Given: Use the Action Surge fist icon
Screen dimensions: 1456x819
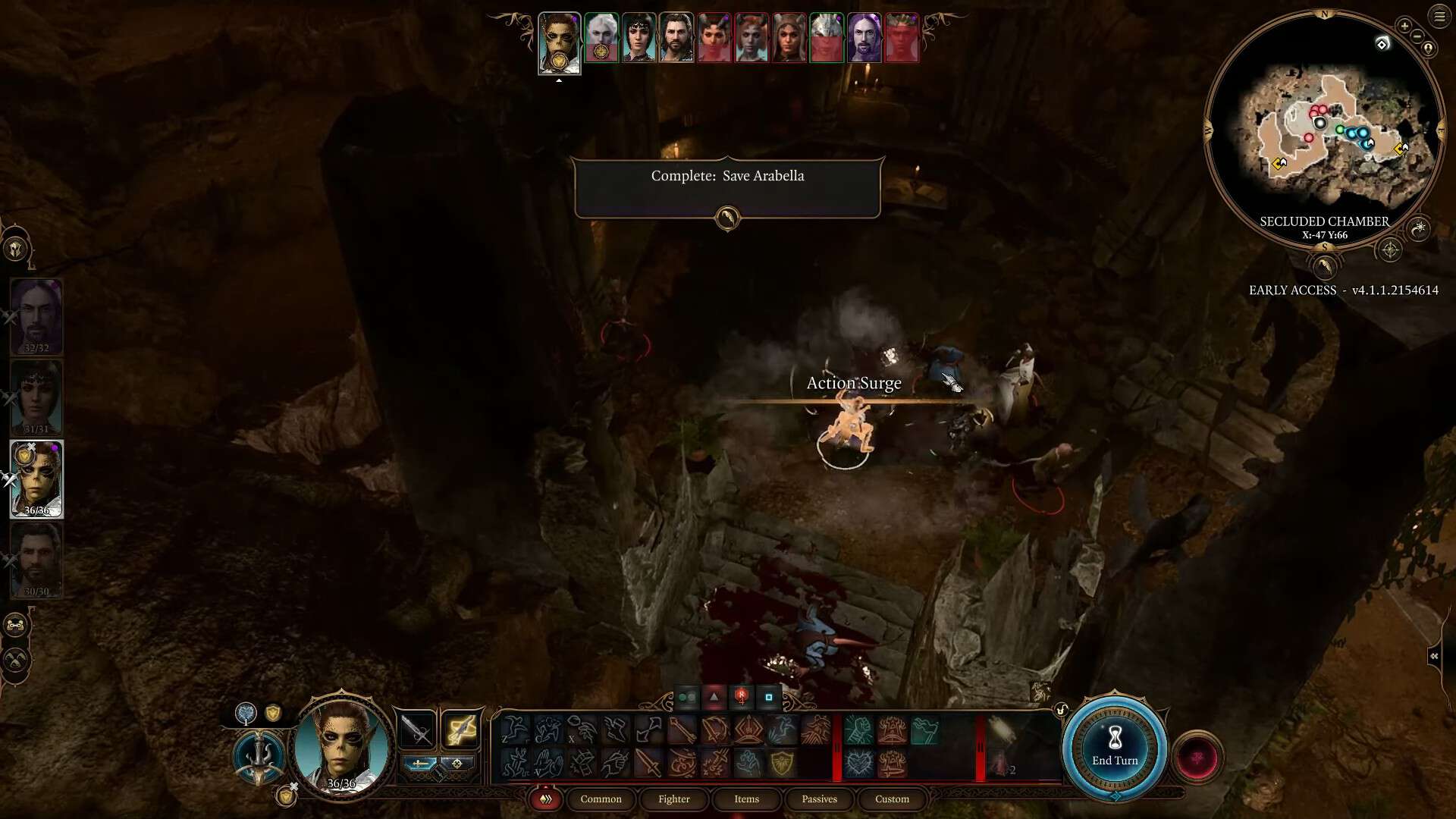Looking at the screenshot, I should pos(858,730).
